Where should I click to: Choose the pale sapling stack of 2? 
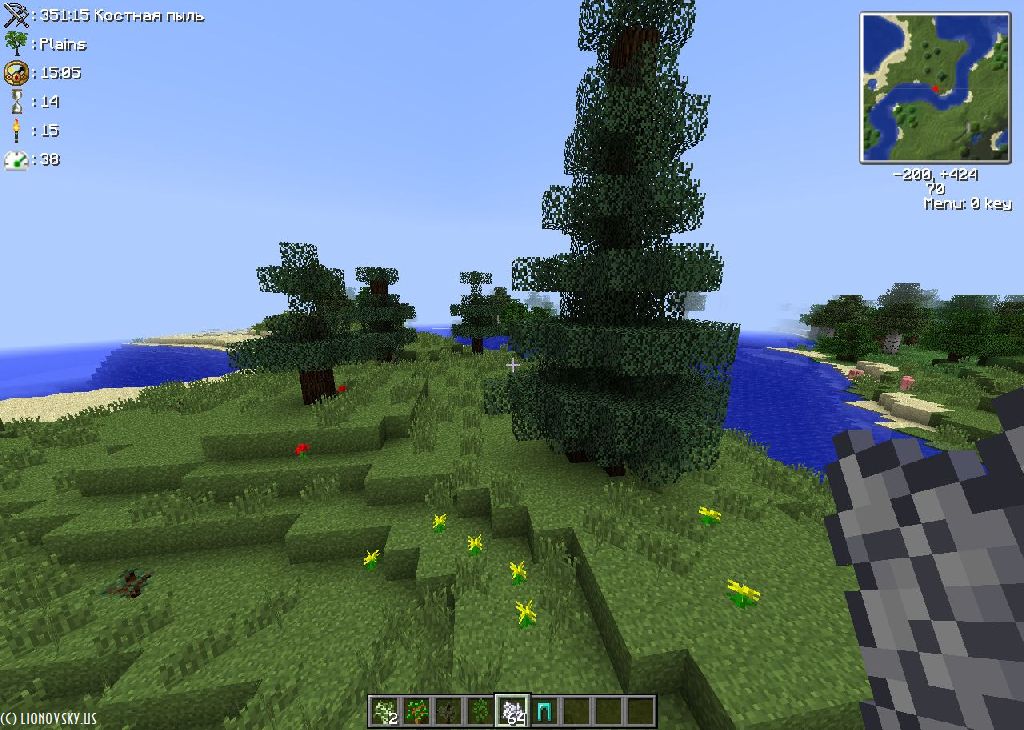385,711
